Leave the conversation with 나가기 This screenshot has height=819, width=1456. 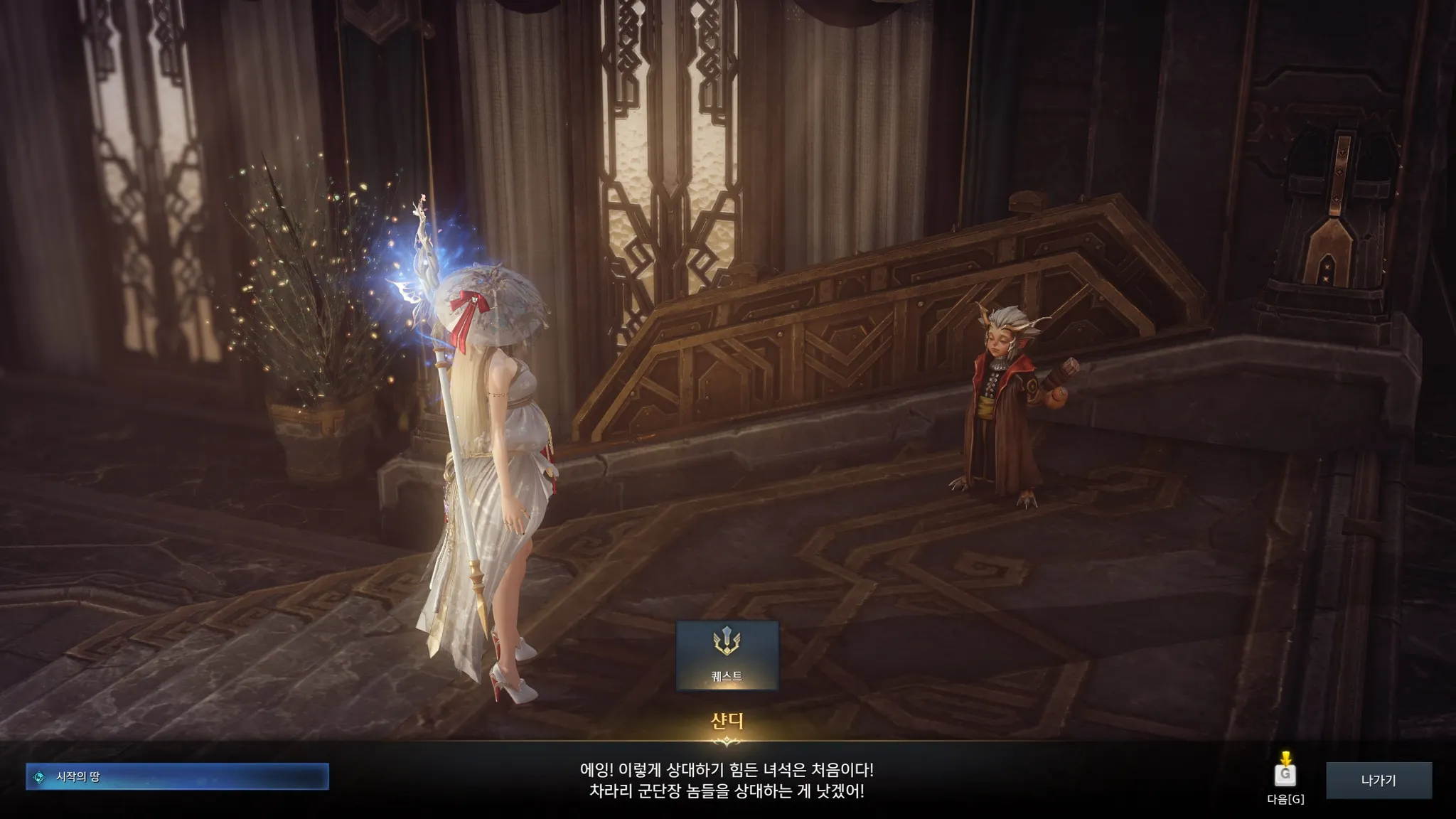click(1378, 780)
